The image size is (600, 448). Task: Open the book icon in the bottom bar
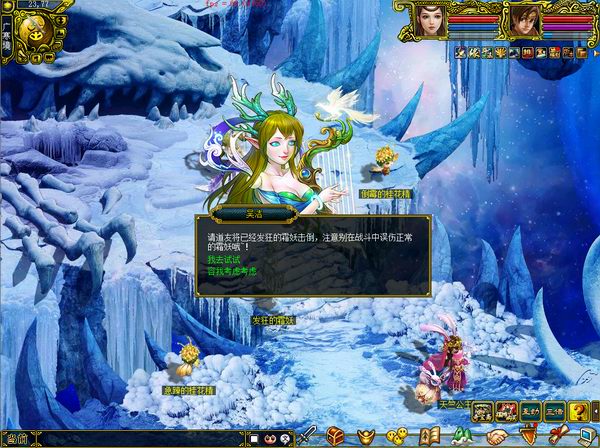click(429, 436)
